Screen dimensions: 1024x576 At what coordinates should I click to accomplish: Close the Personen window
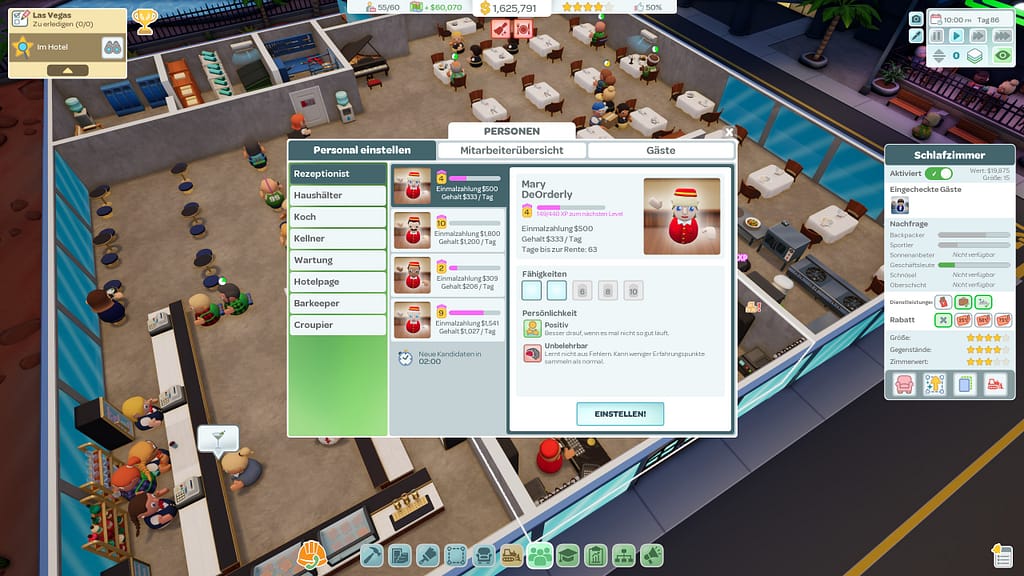click(x=729, y=131)
